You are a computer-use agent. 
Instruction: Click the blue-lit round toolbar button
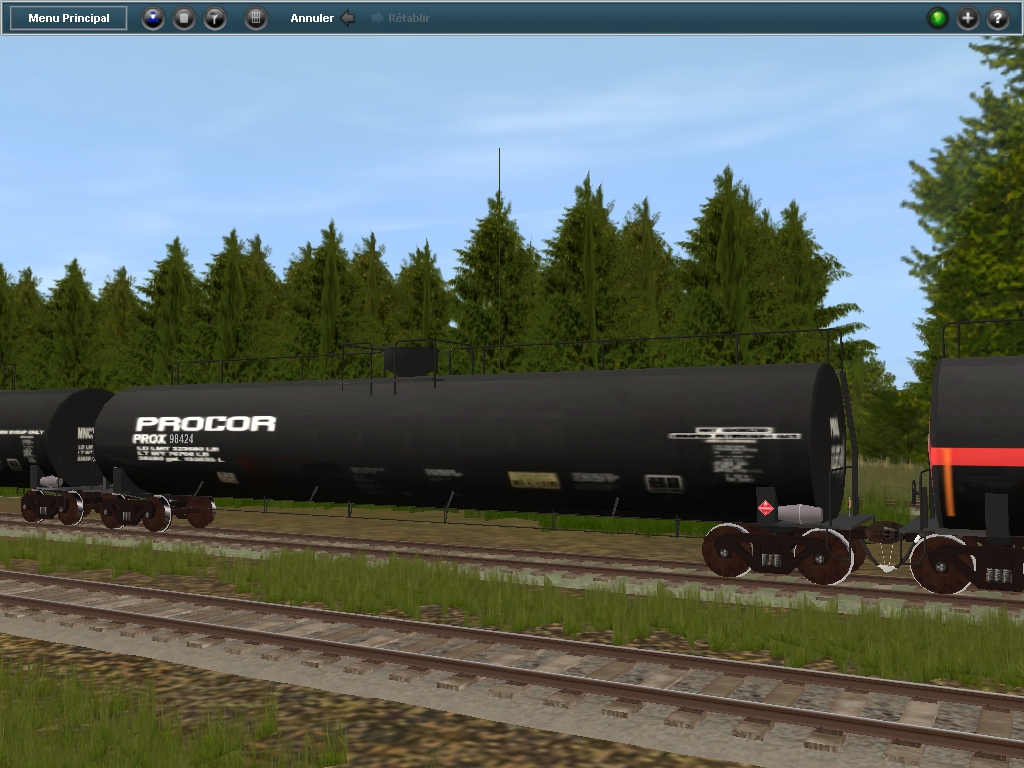(x=152, y=18)
